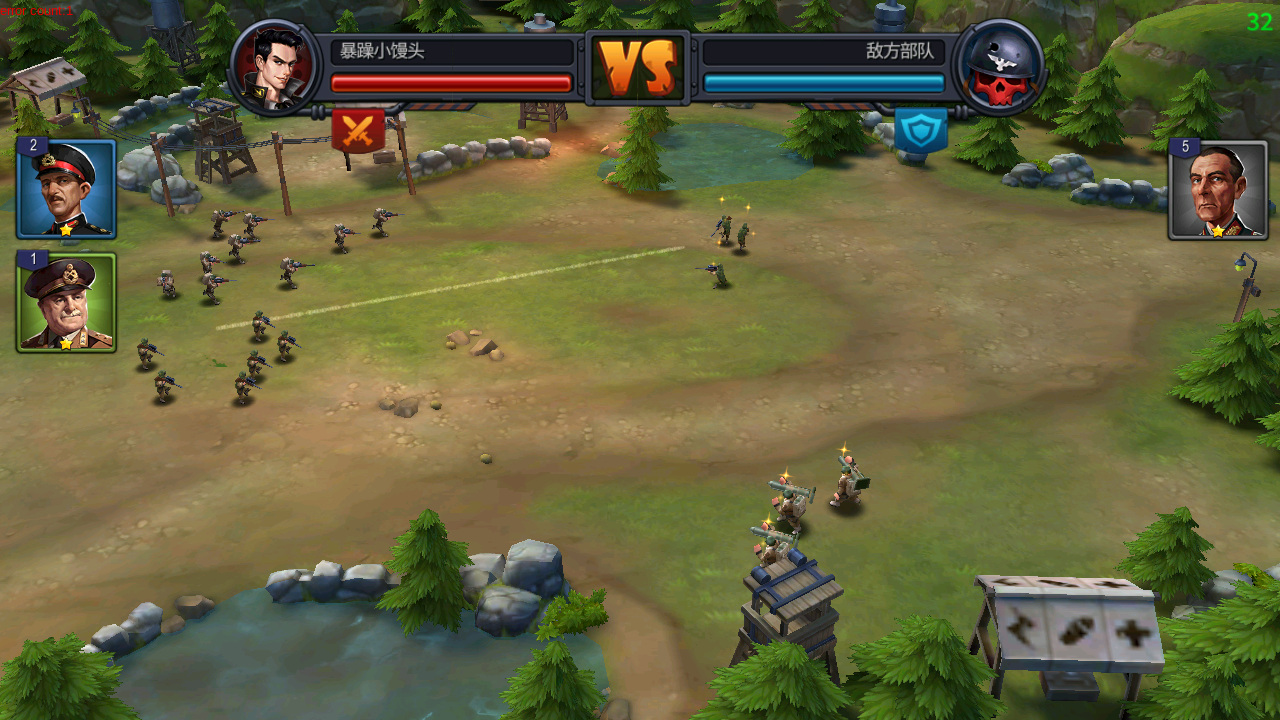Screen dimensions: 1280x720
Task: Inspect the level 5 enemy commander card
Action: [1218, 190]
